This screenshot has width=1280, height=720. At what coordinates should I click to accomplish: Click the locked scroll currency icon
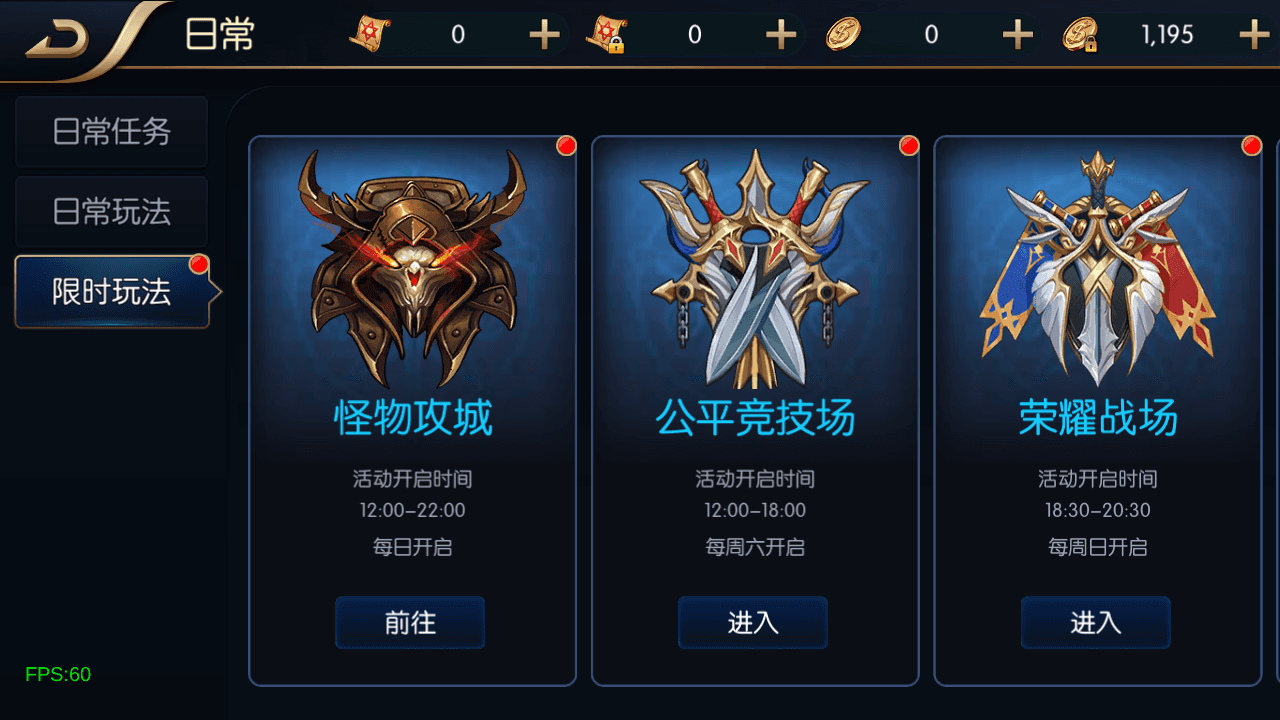[605, 33]
